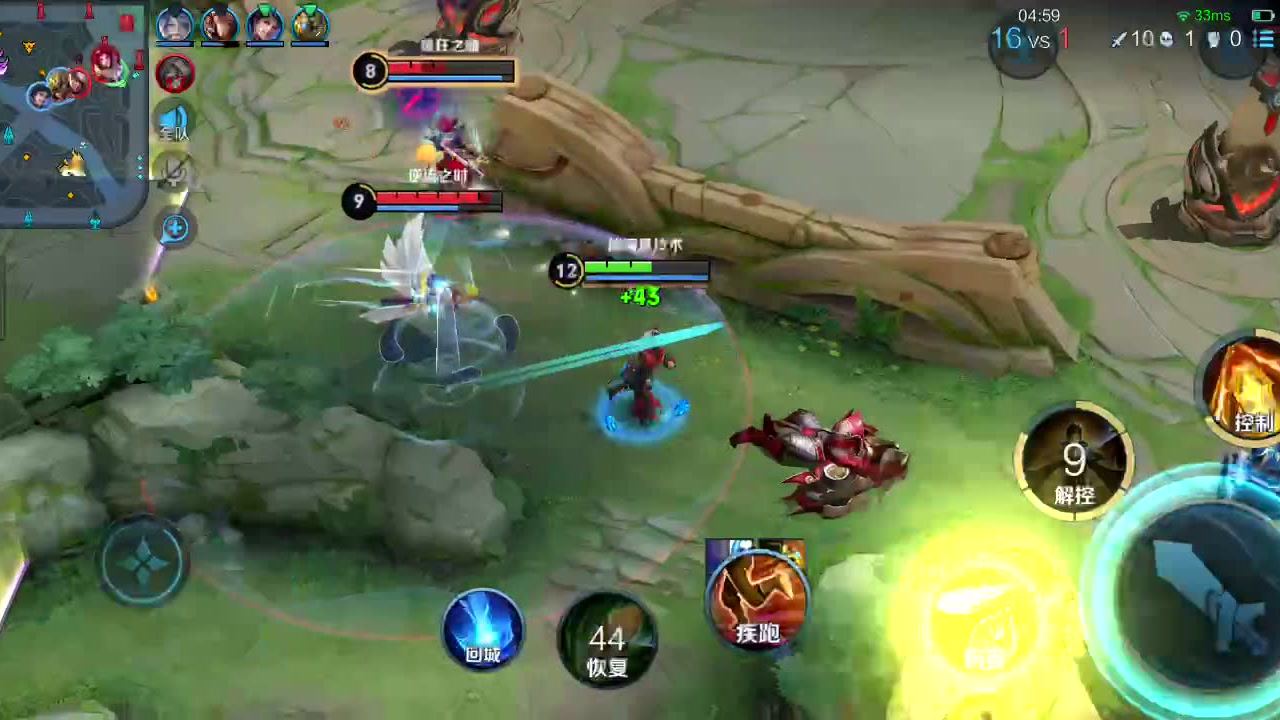Open the blue plus quick-message bubble

point(175,228)
